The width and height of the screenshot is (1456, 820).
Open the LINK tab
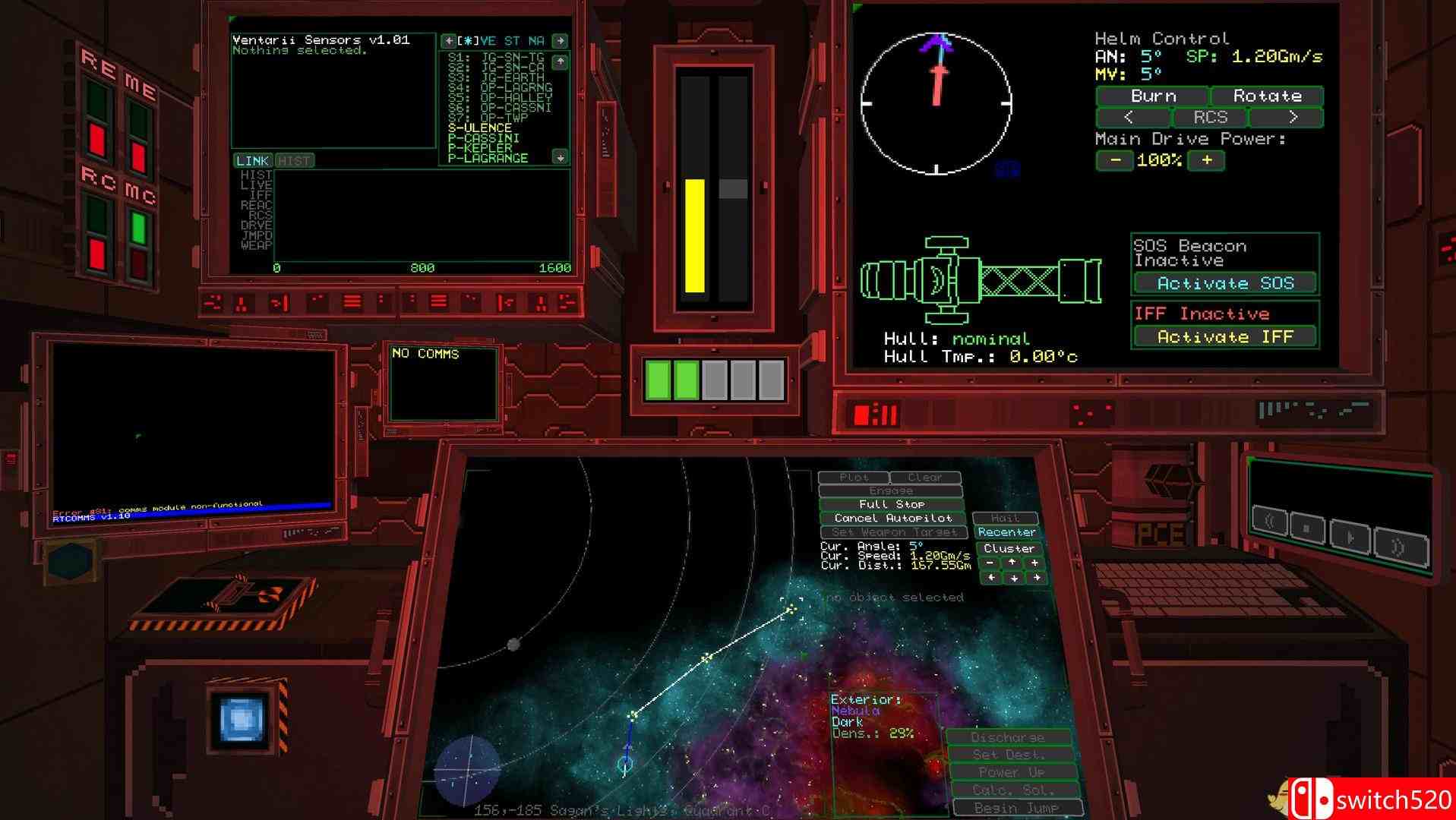pos(251,160)
